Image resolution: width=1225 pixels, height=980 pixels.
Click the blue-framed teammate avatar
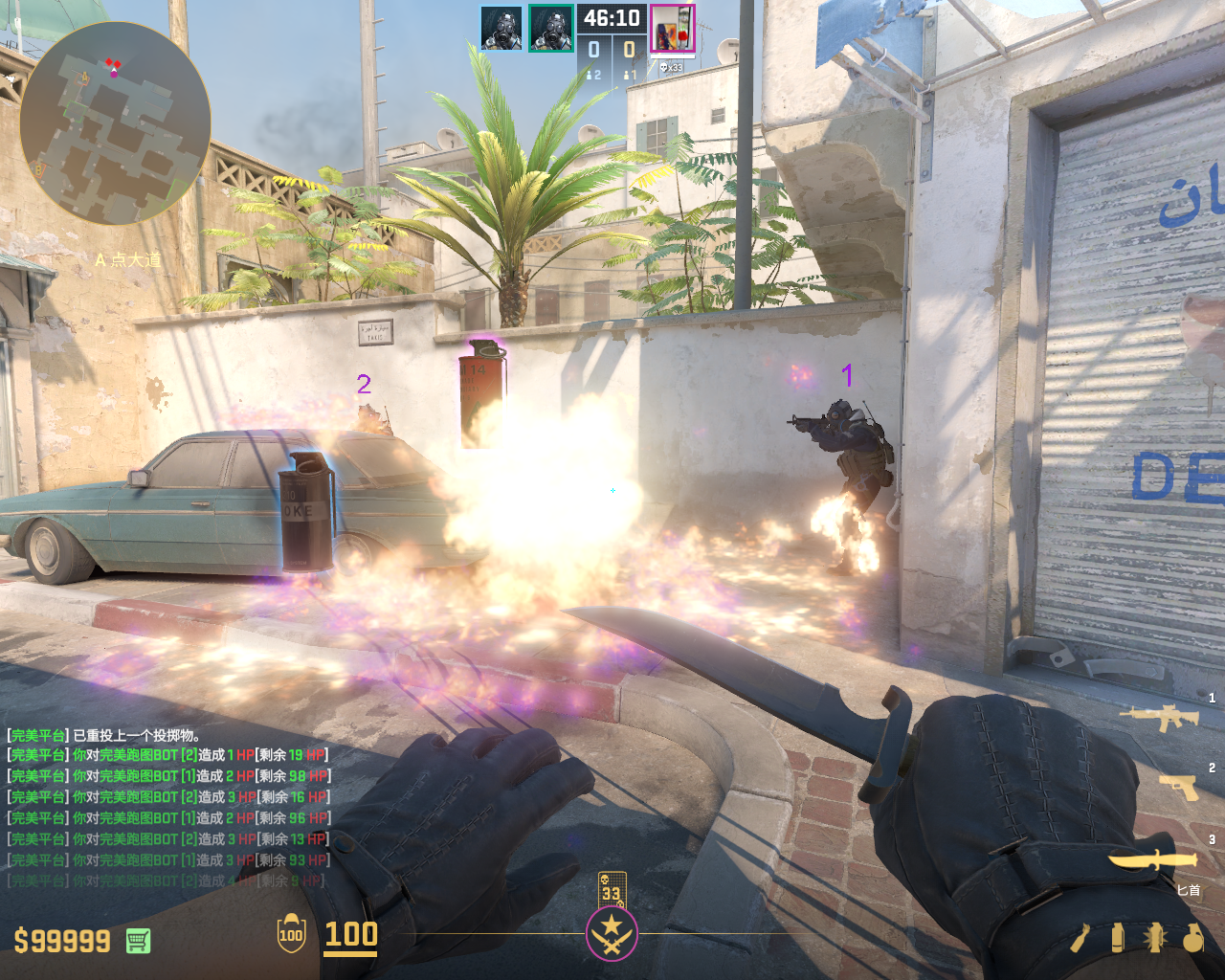point(501,28)
